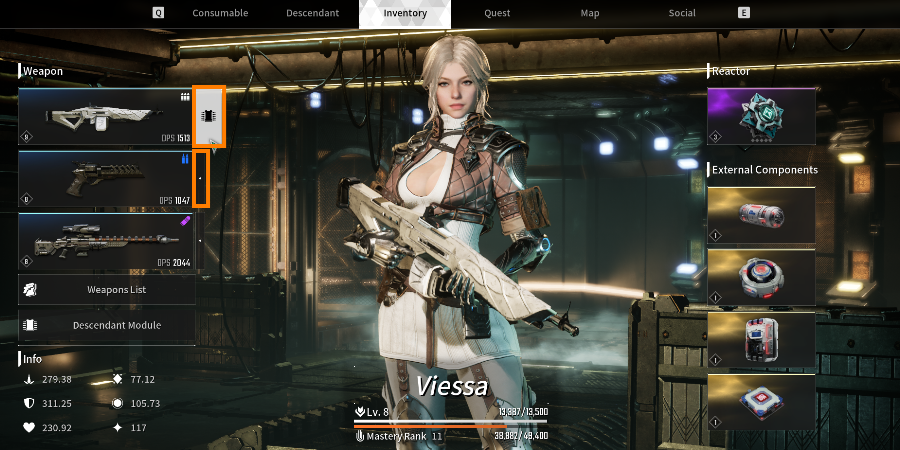Select the sniper rifle with DPS 2044
Image resolution: width=900 pixels, height=450 pixels.
click(106, 242)
